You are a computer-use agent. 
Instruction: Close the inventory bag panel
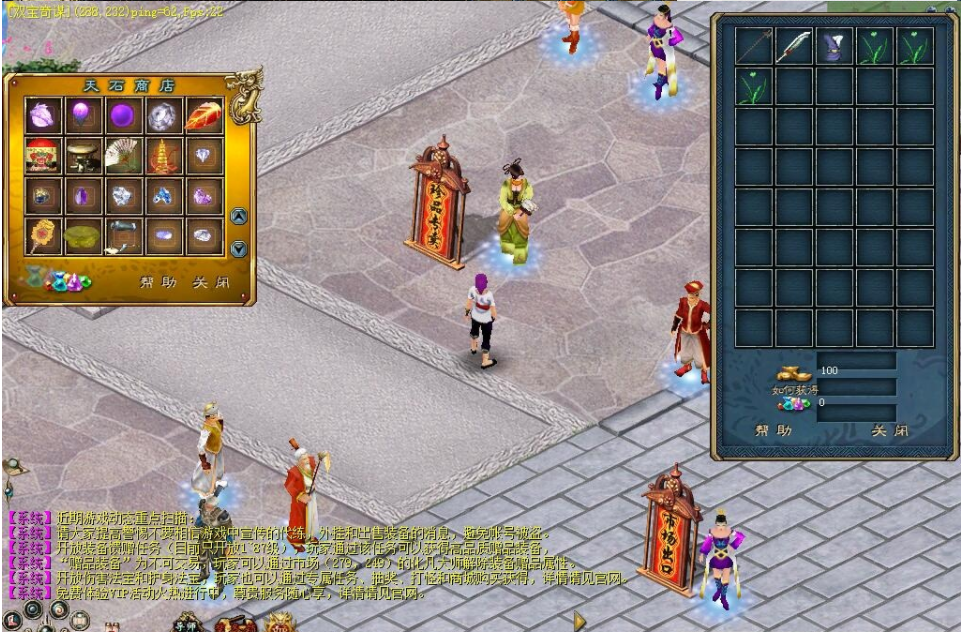890,431
